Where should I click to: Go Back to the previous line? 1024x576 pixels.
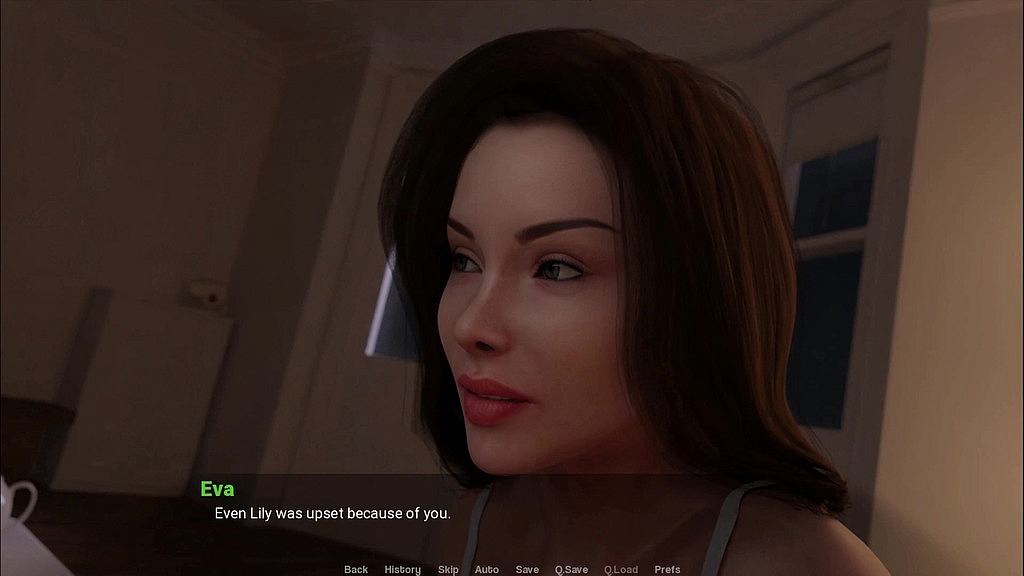(356, 569)
